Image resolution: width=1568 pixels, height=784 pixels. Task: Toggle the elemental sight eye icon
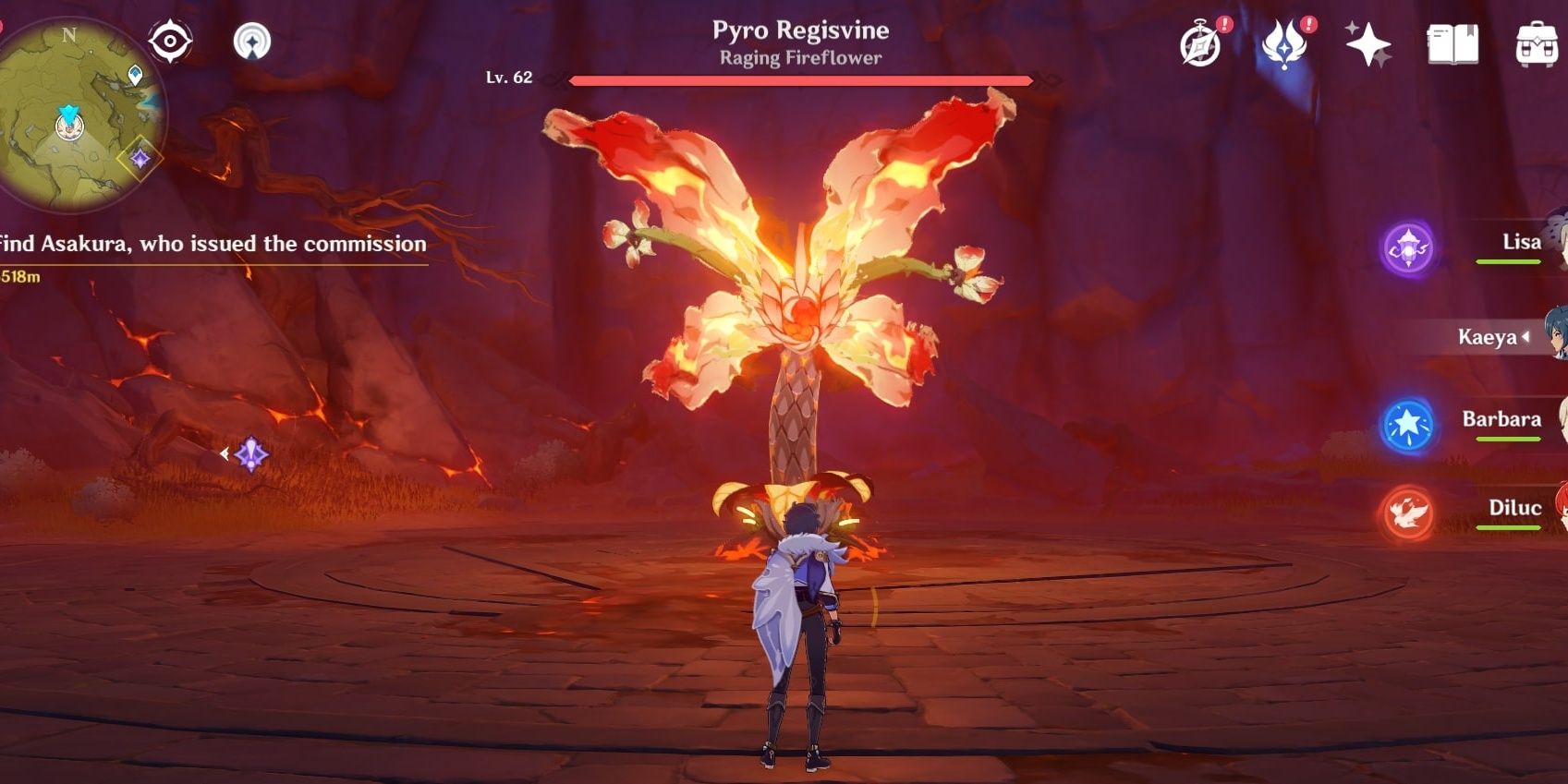[x=170, y=42]
